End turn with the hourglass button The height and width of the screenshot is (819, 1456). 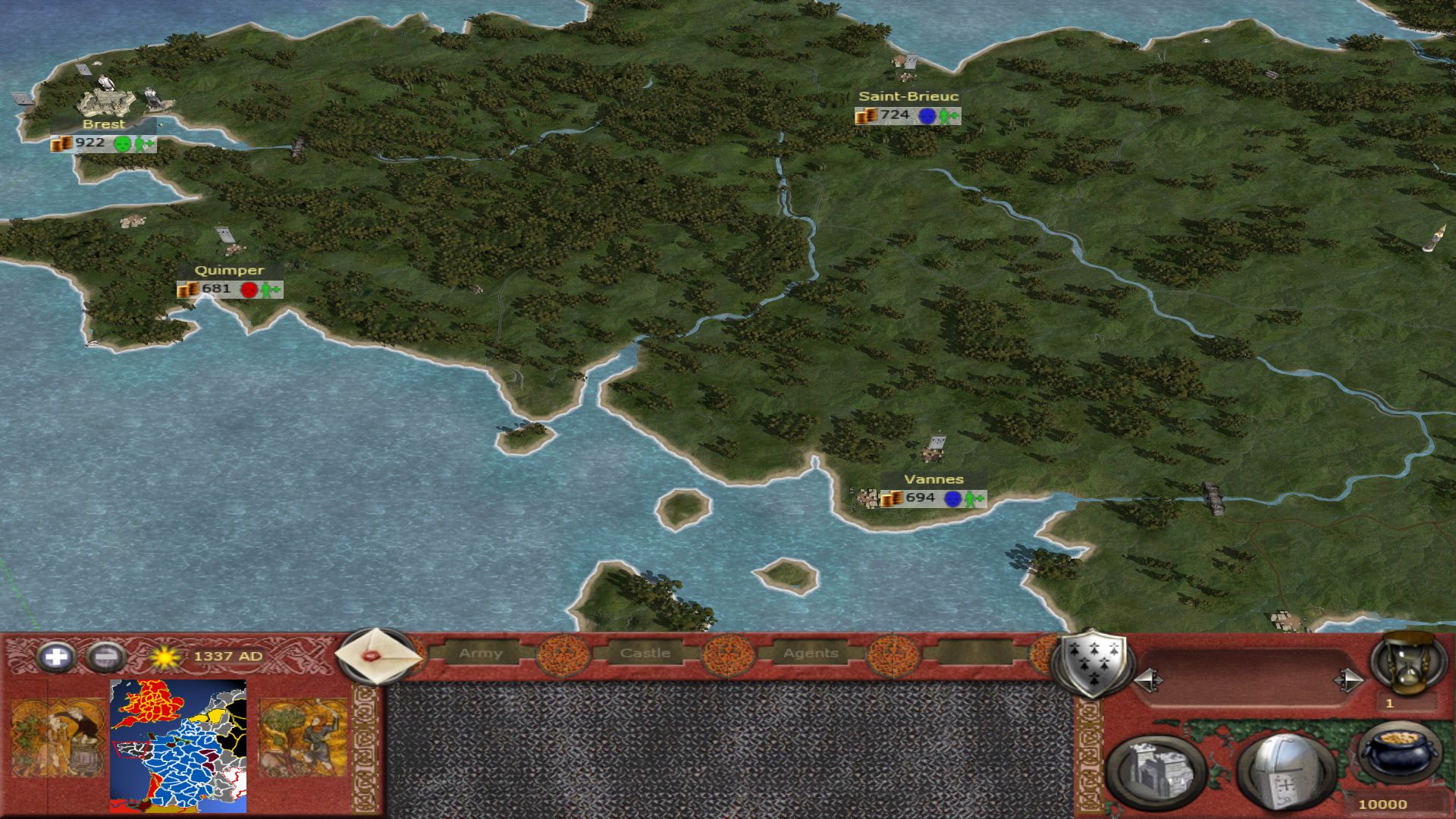(1407, 664)
